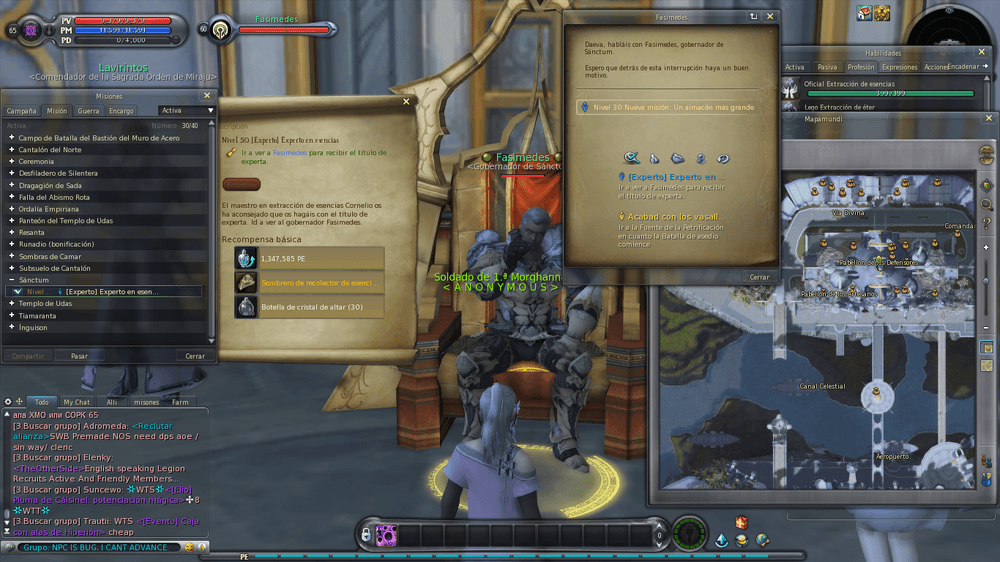Image resolution: width=1000 pixels, height=562 pixels.
Task: Close the Fasimedes dialogue with the X
Action: click(770, 17)
